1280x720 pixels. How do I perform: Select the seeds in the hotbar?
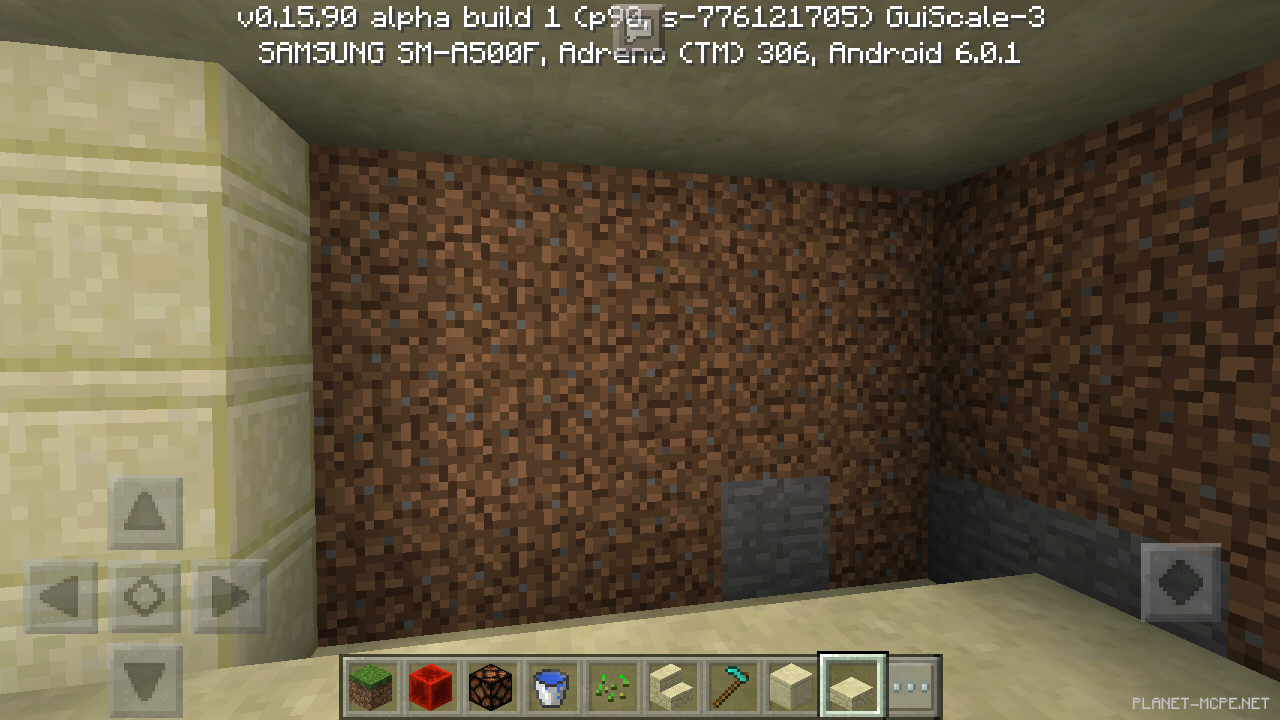[x=611, y=686]
